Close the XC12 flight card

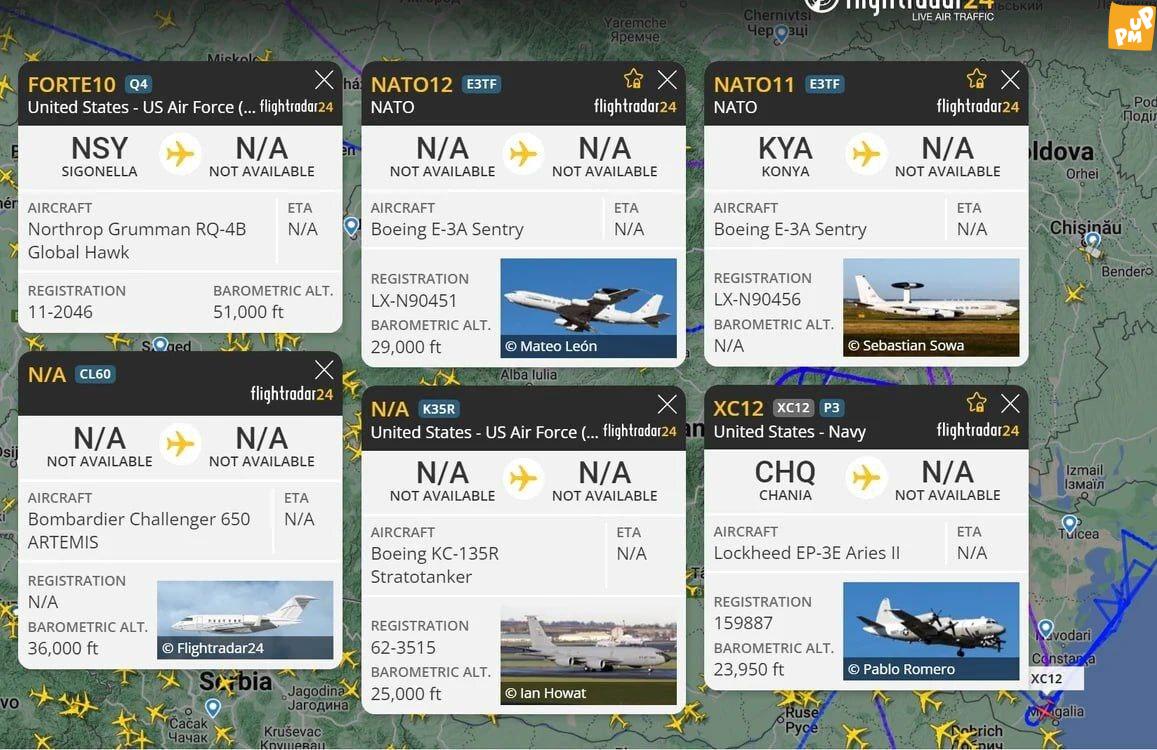coord(1010,404)
